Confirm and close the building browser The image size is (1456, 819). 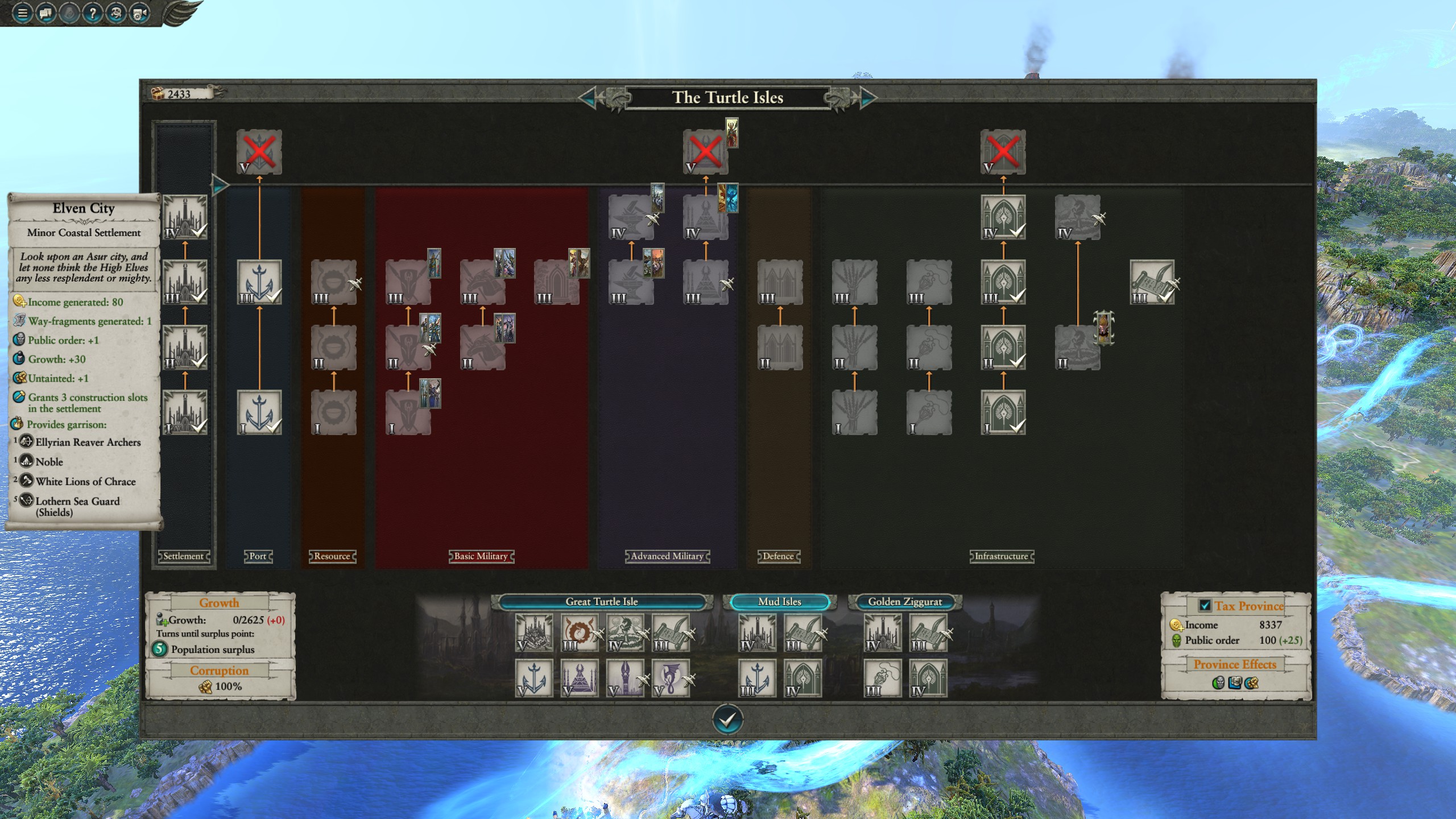point(727,719)
